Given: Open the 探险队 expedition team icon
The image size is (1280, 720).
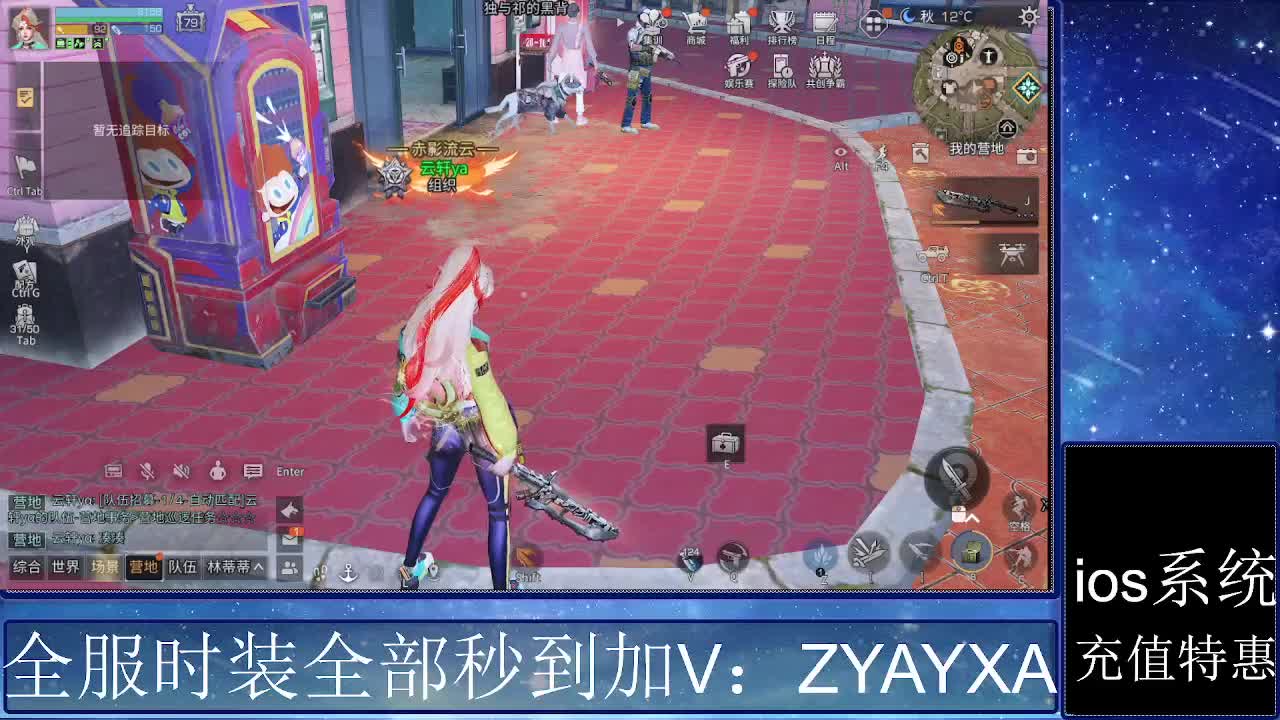Looking at the screenshot, I should [781, 66].
